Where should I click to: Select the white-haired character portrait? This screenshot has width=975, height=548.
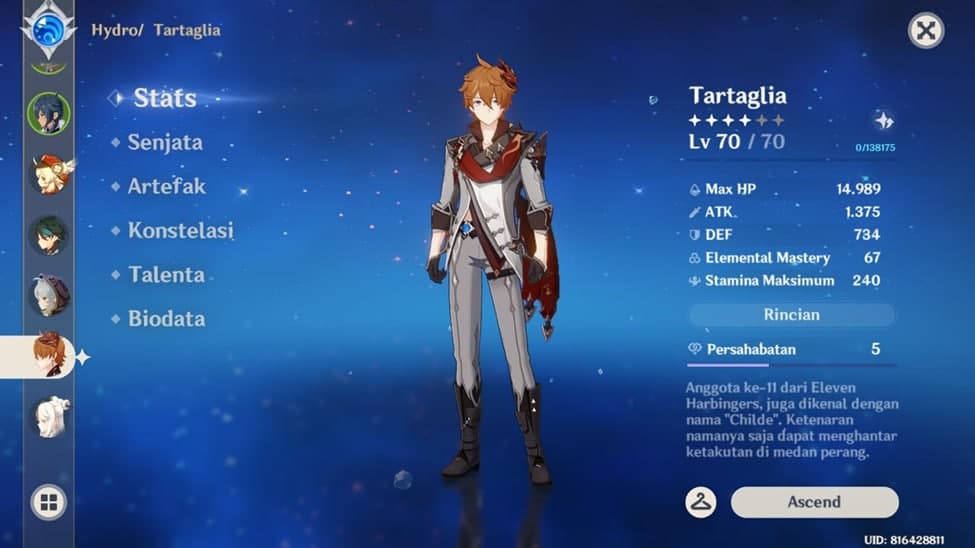click(48, 416)
